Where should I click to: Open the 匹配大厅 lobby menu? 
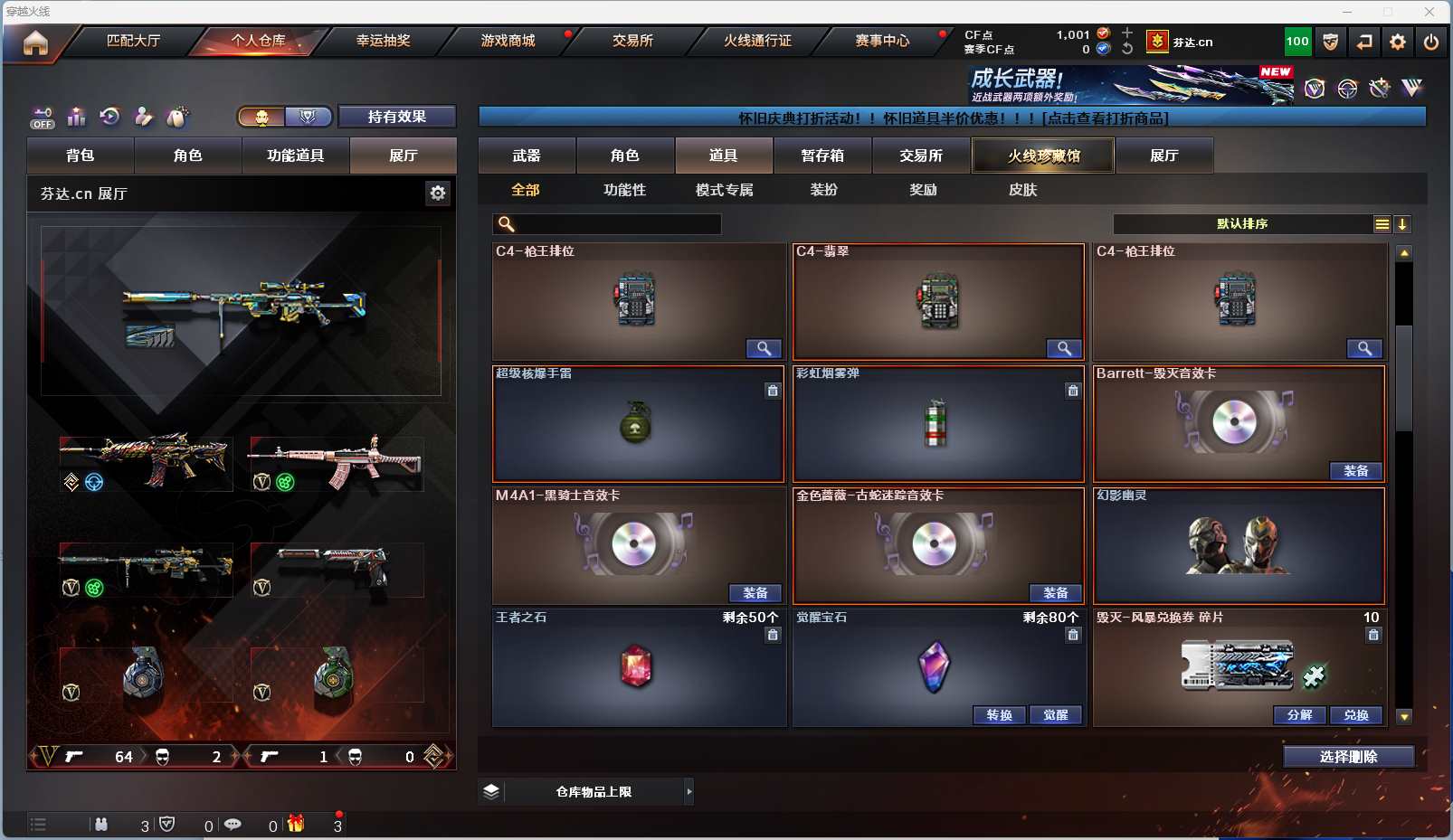tap(133, 41)
